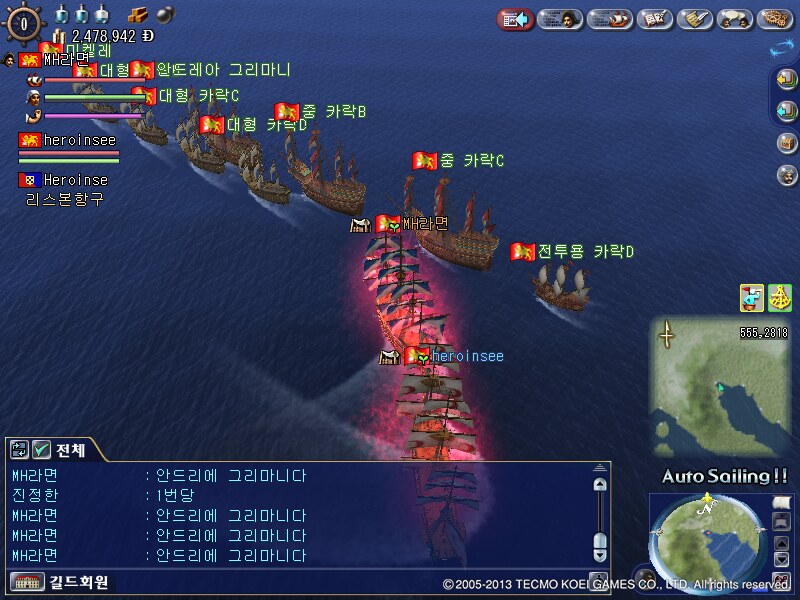Open the scroll and quill menu
Screen dimensions: 800x600
(x=694, y=18)
